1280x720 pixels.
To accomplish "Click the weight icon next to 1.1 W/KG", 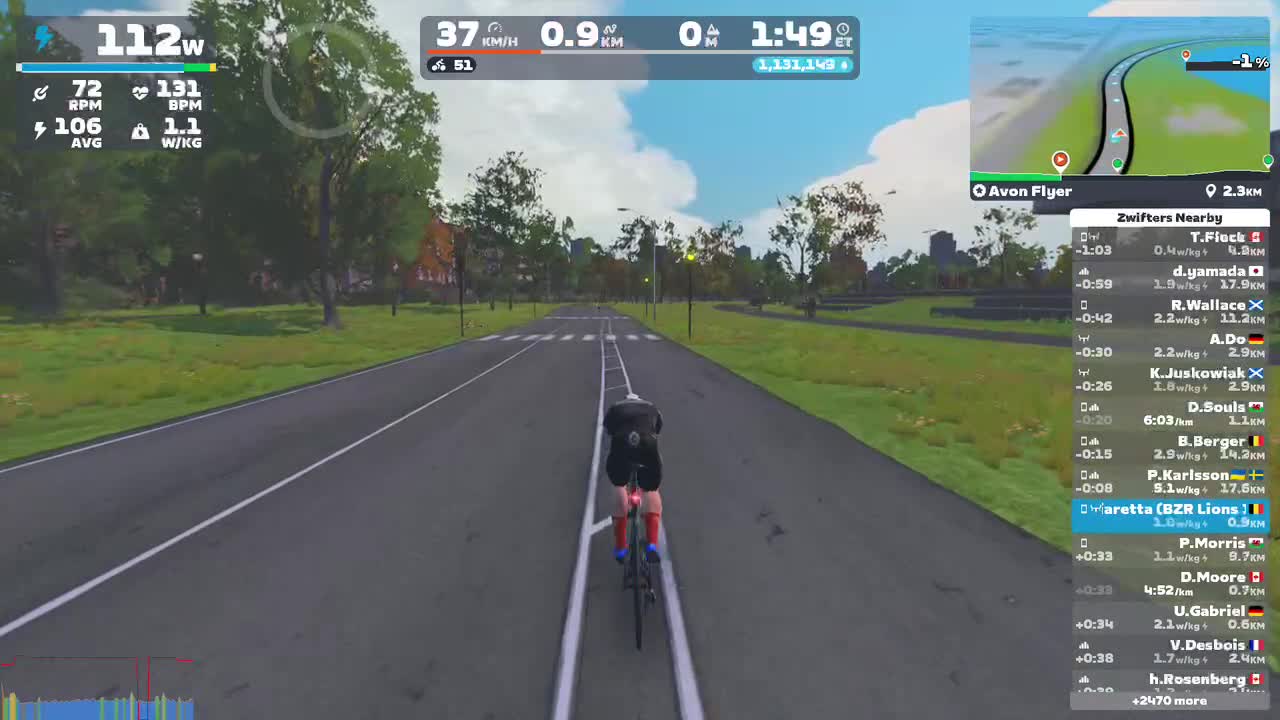I will point(140,130).
